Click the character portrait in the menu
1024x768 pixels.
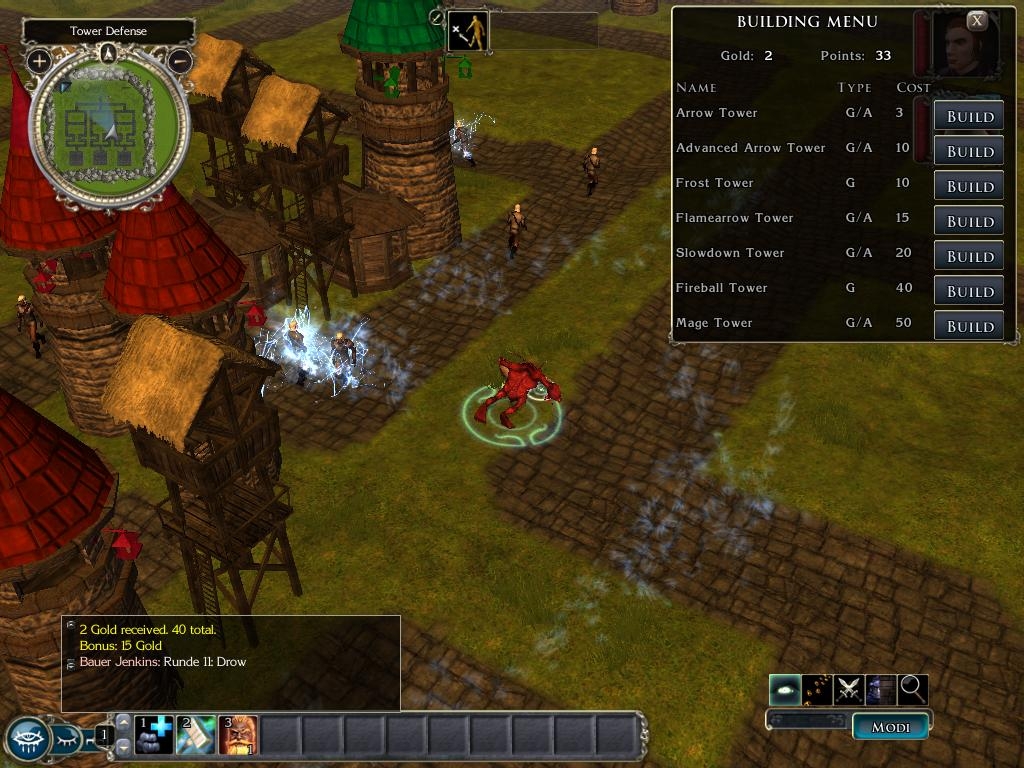click(x=964, y=45)
